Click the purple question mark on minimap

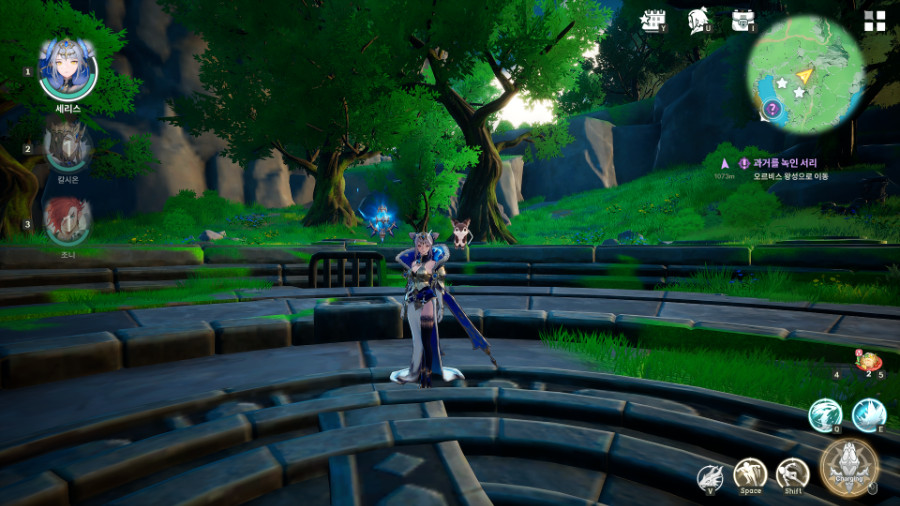pos(772,109)
